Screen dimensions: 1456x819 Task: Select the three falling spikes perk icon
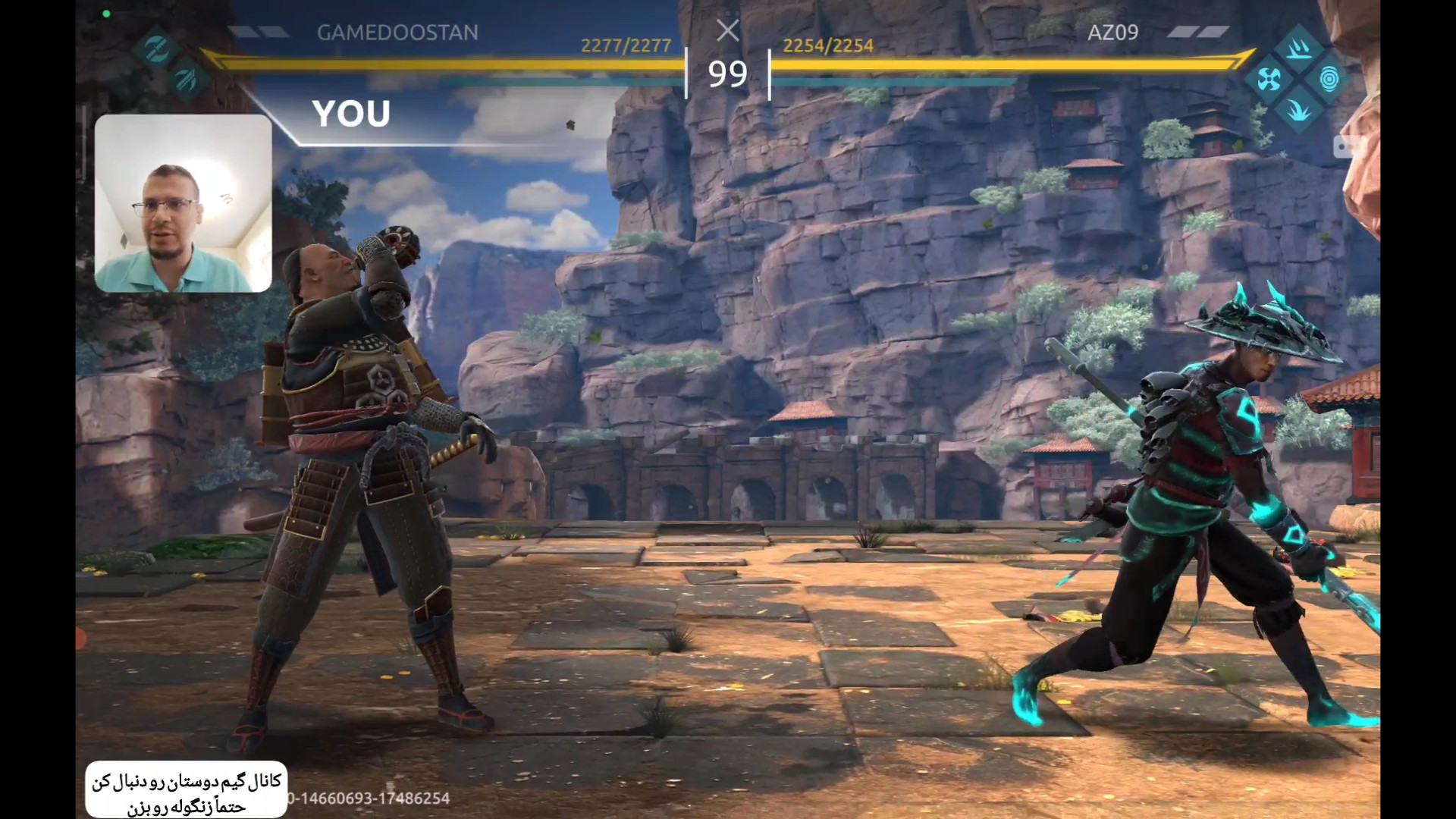click(x=1299, y=49)
